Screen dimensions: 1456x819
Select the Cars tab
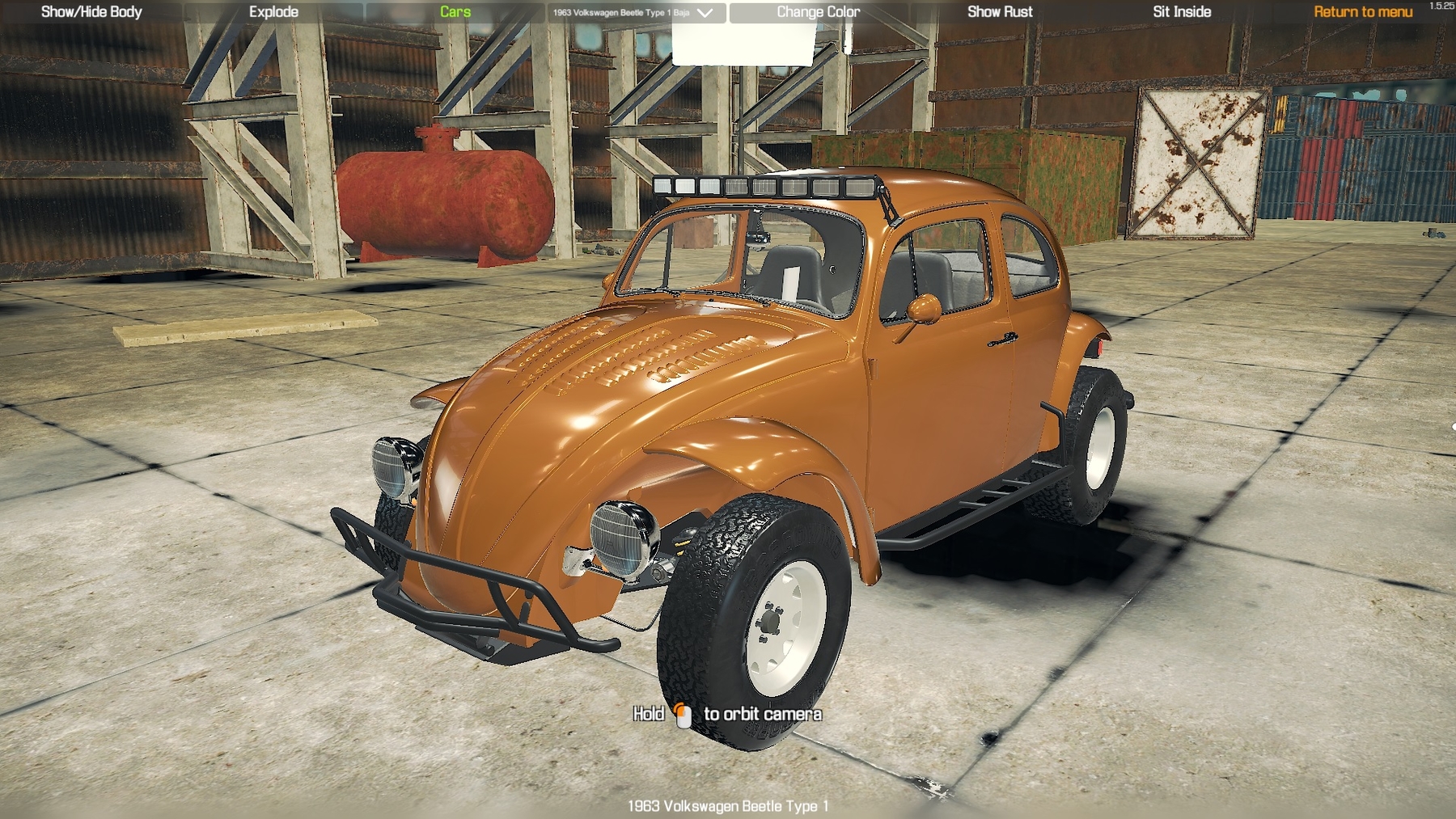click(453, 12)
